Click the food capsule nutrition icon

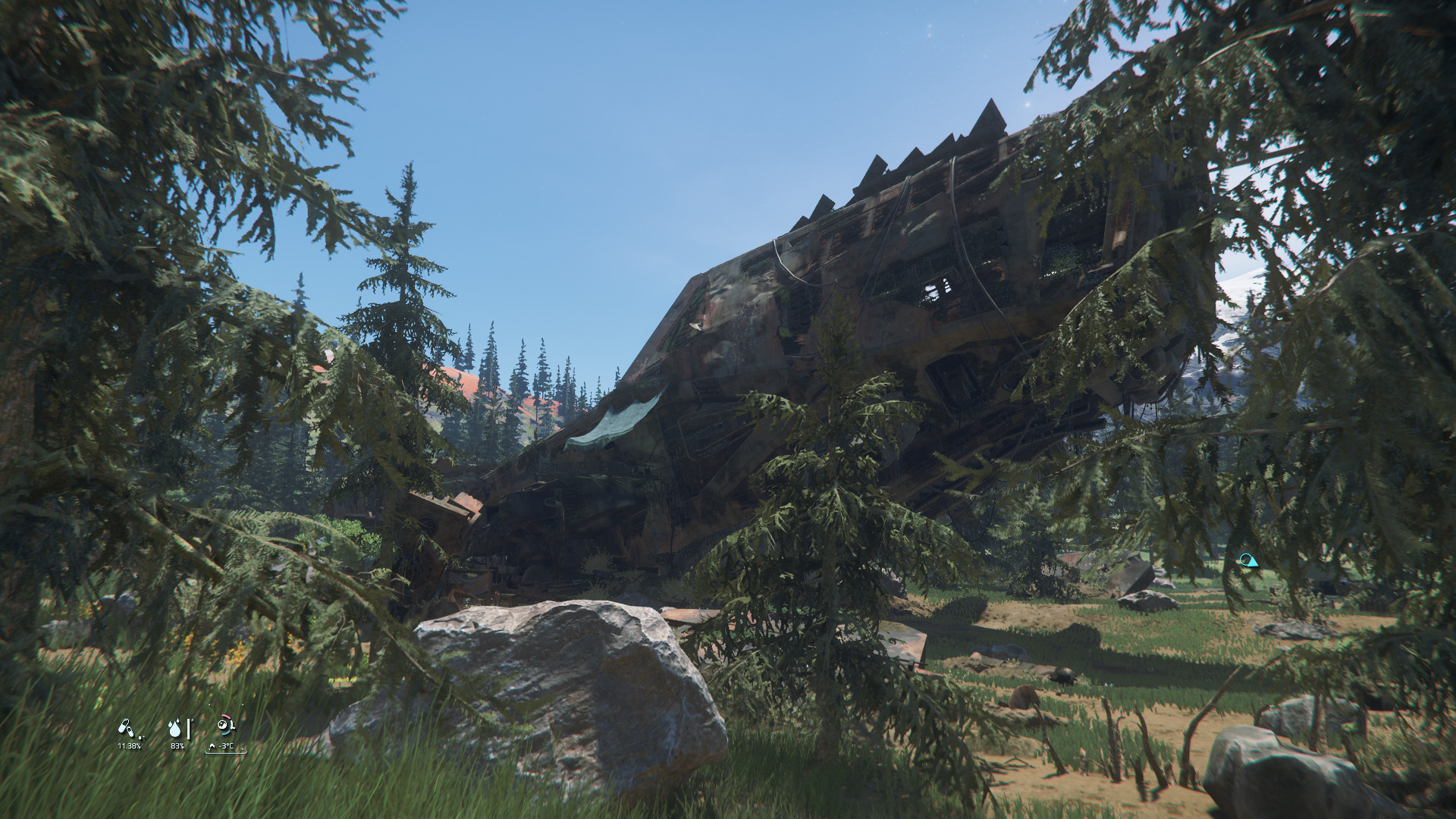point(125,729)
